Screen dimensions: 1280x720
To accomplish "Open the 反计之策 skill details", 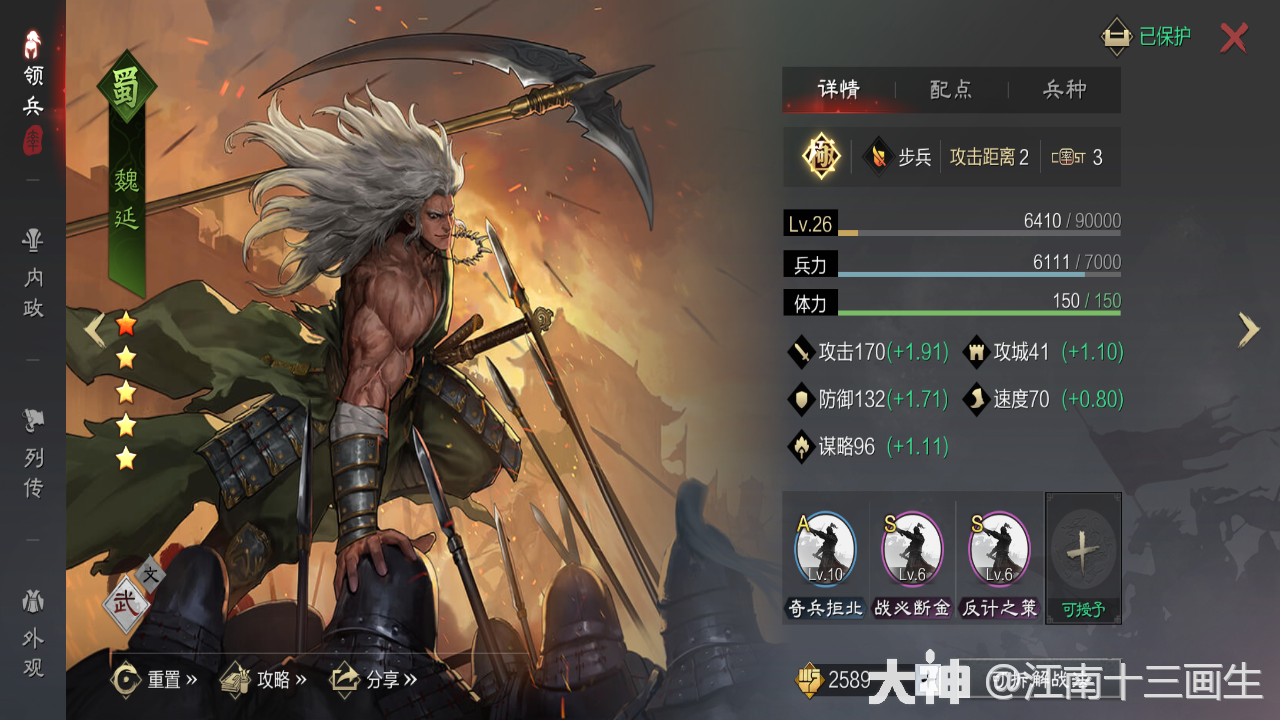I will (998, 548).
